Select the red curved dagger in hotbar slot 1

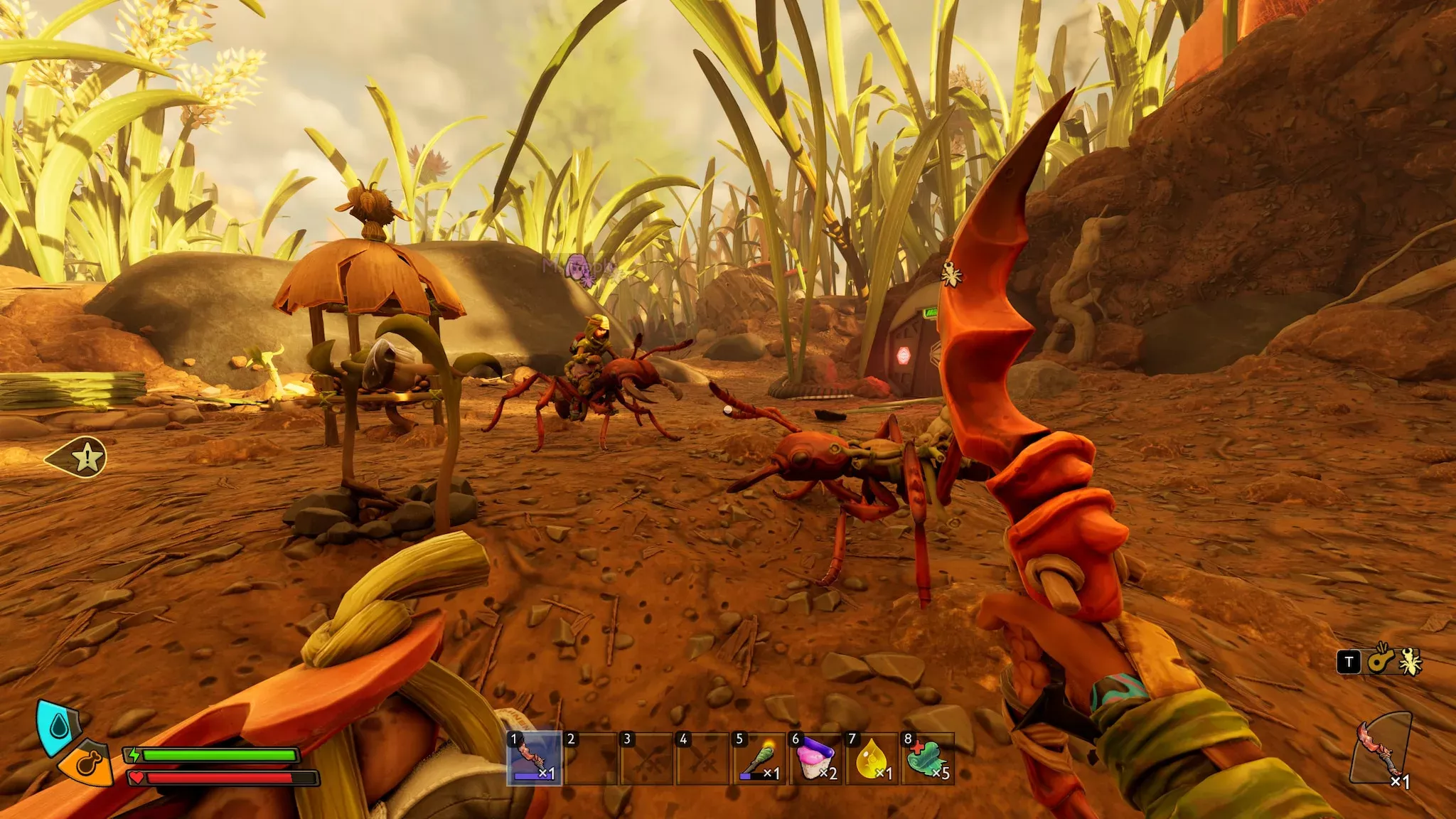(x=534, y=758)
